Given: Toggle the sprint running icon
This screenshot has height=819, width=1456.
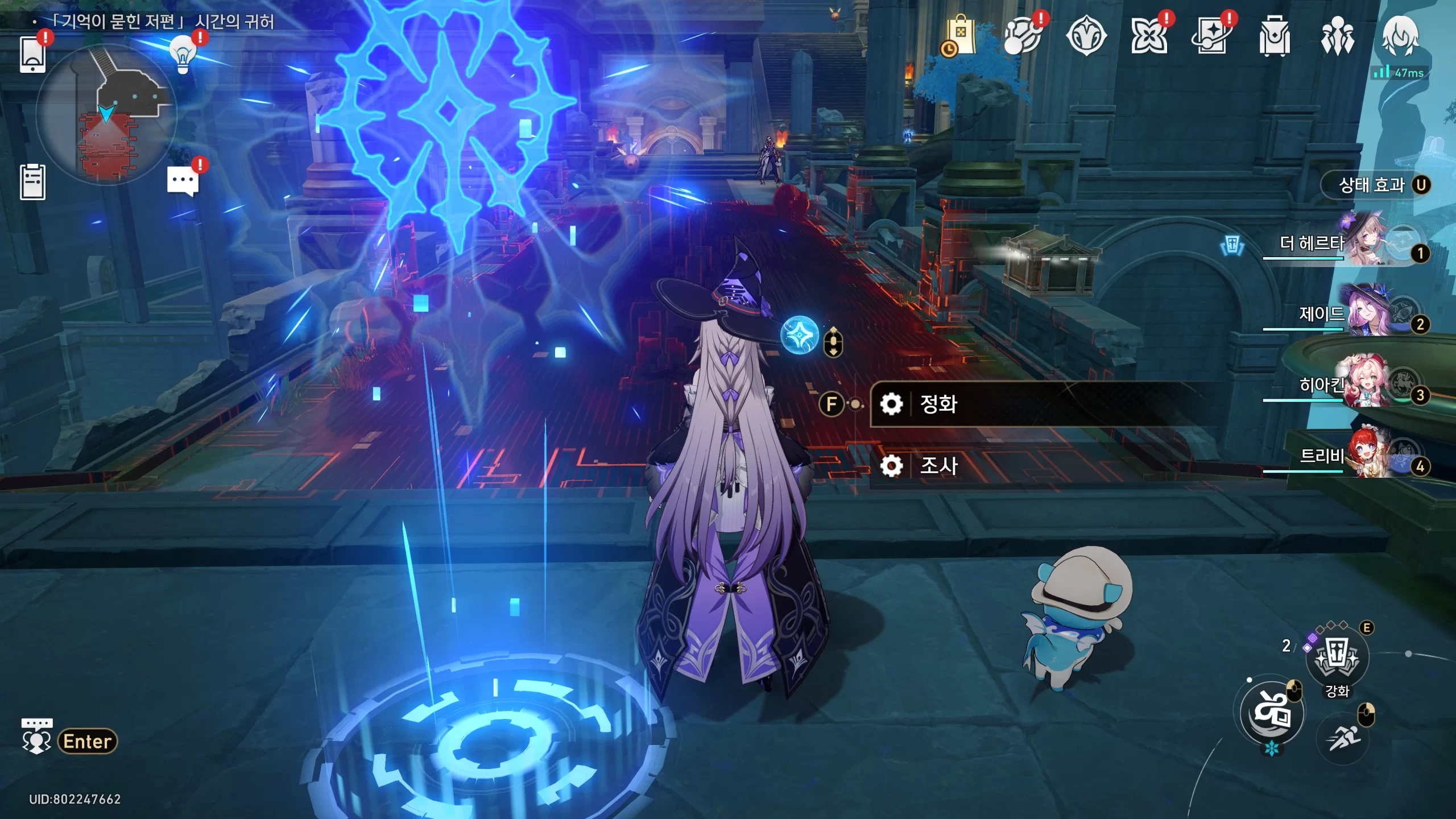Looking at the screenshot, I should (1343, 738).
